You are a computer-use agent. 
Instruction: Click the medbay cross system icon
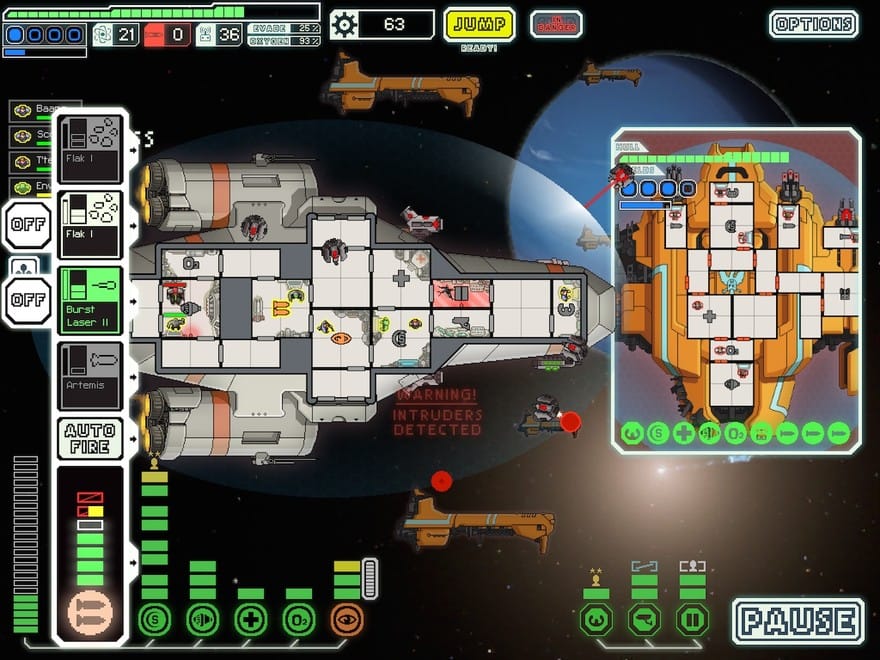250,619
